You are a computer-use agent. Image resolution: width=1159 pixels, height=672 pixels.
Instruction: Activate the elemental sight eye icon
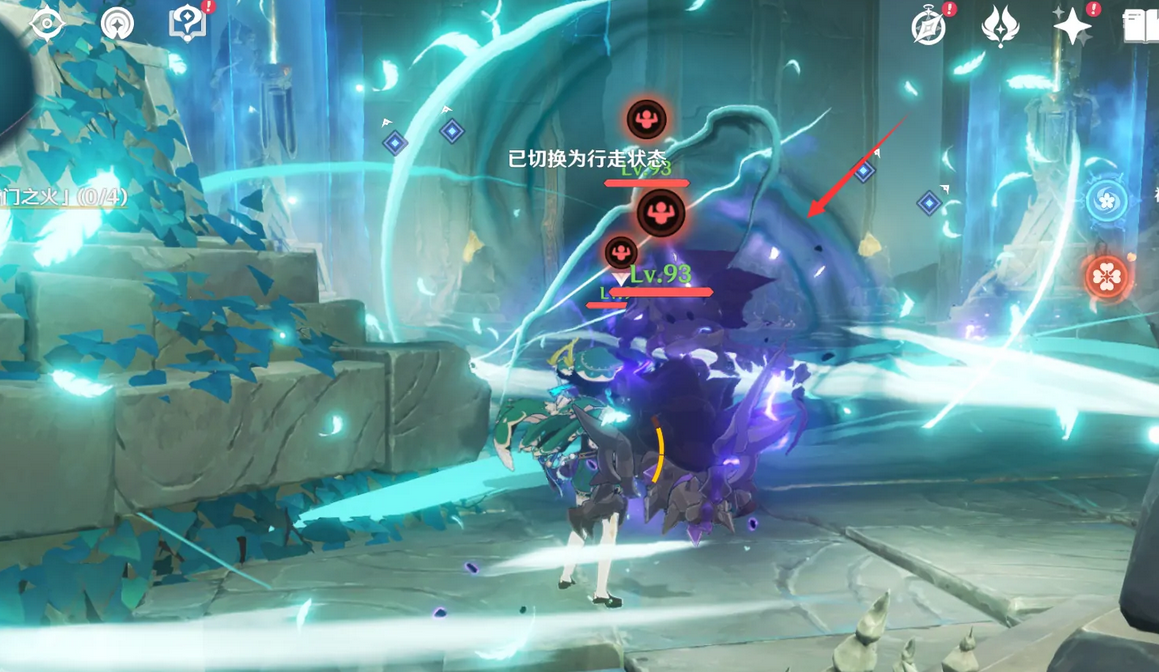(47, 22)
